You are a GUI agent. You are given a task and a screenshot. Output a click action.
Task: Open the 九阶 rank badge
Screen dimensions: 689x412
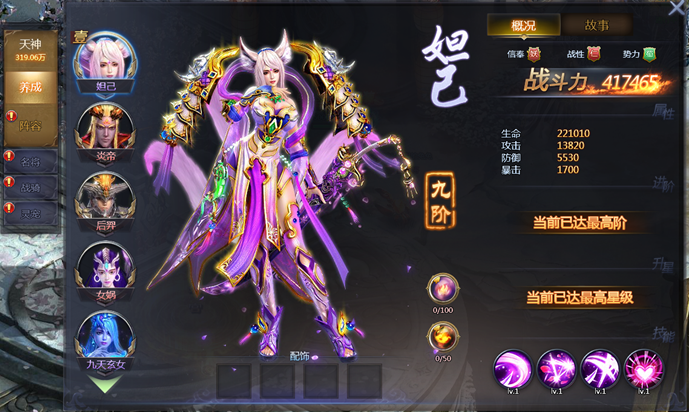pyautogui.click(x=442, y=190)
